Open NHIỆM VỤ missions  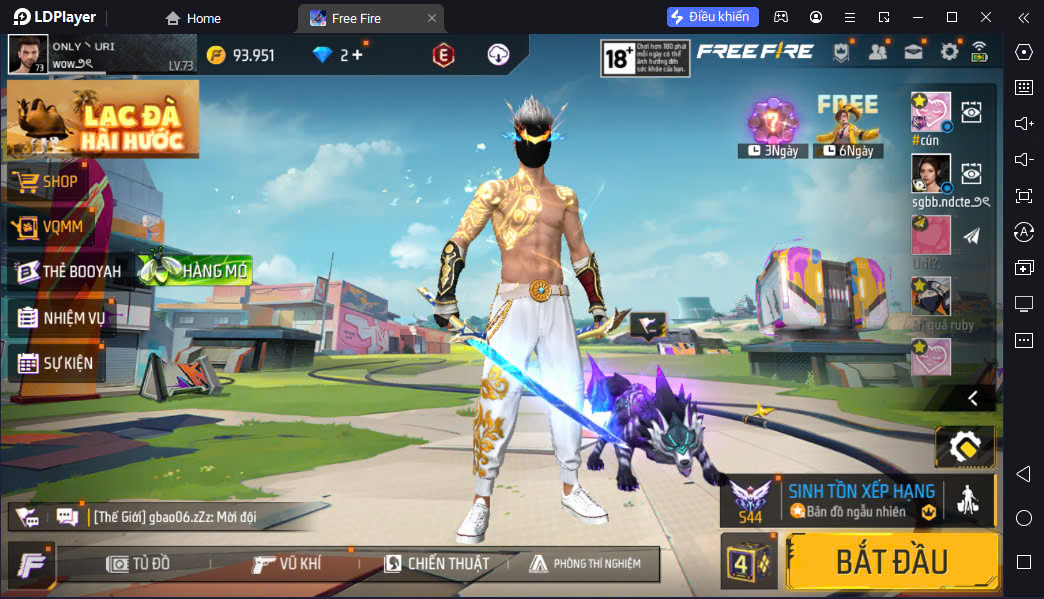72,318
